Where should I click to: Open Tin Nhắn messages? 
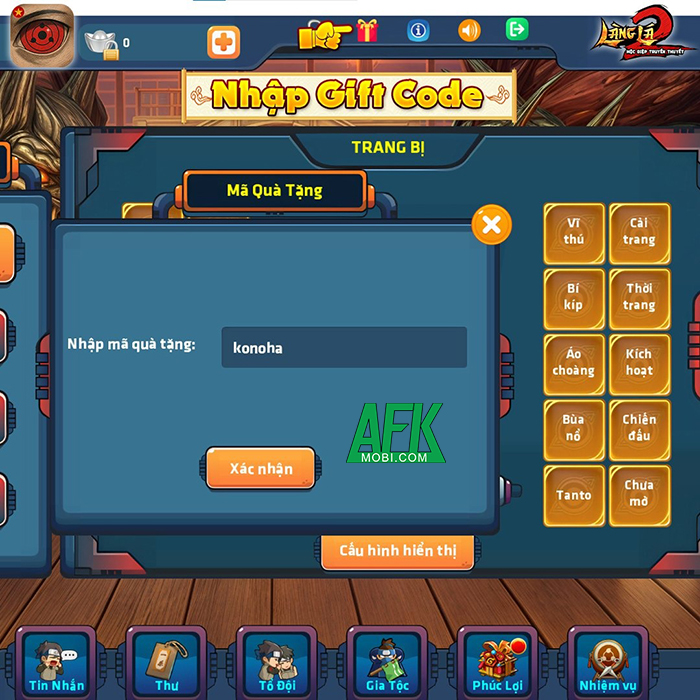click(56, 663)
